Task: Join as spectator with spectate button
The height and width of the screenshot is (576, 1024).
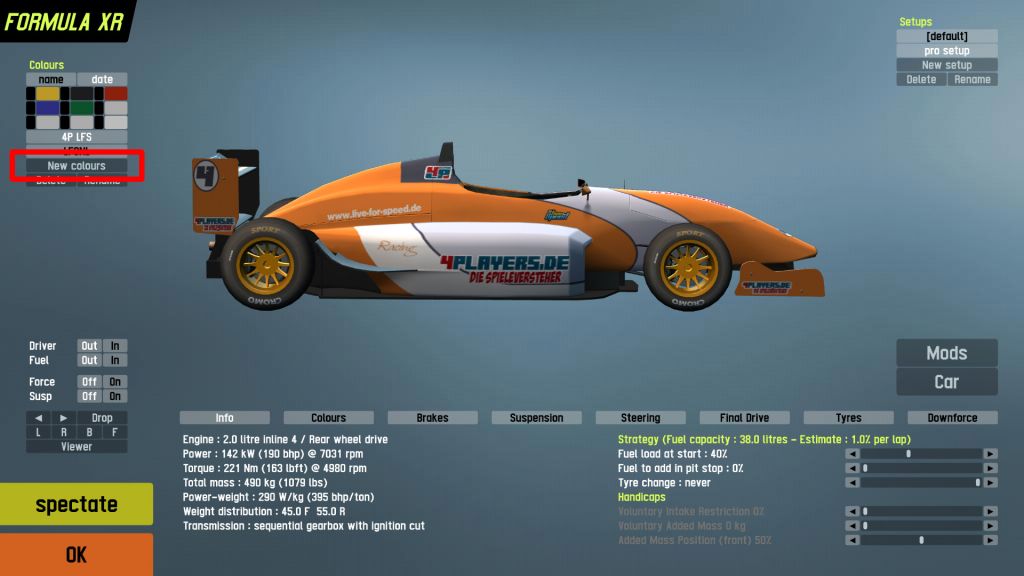Action: click(76, 505)
